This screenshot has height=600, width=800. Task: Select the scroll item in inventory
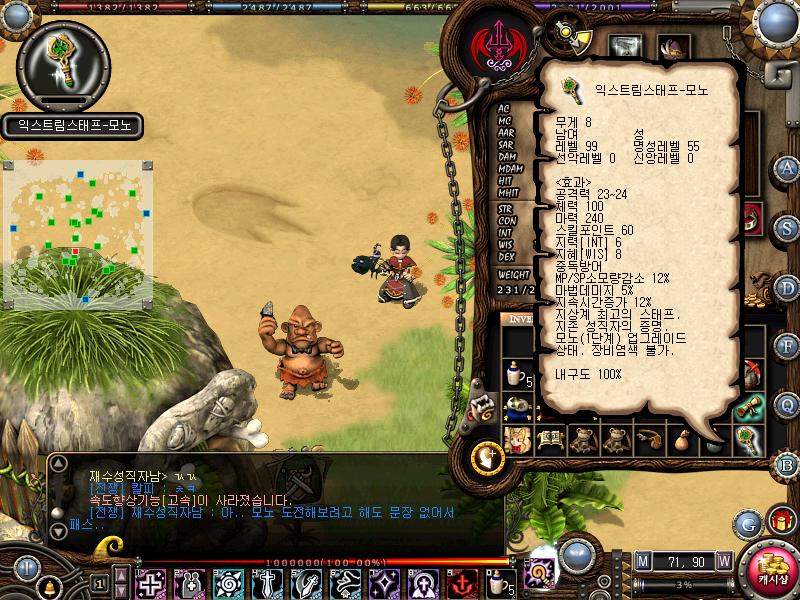(x=748, y=406)
